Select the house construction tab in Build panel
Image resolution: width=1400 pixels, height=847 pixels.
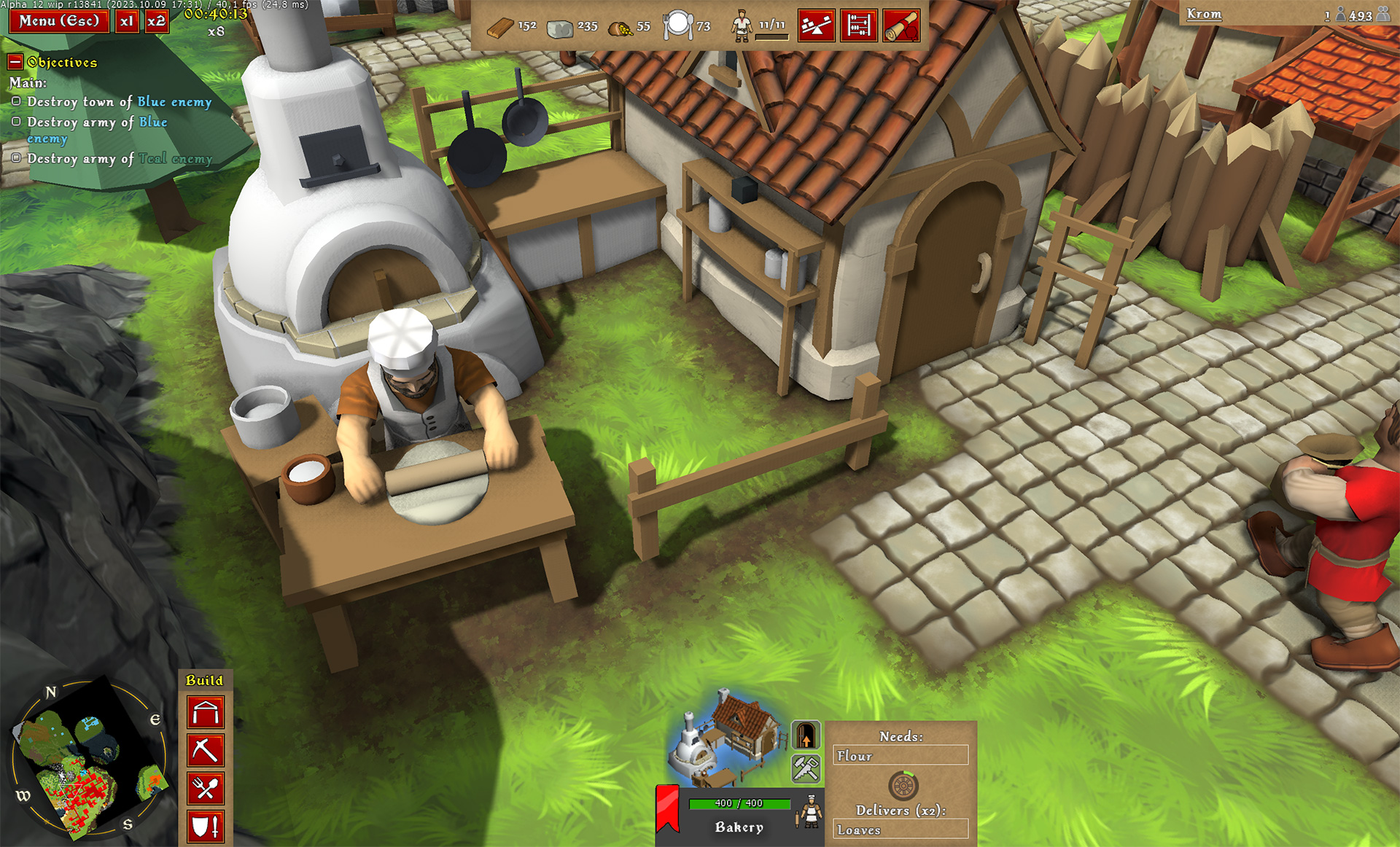206,713
